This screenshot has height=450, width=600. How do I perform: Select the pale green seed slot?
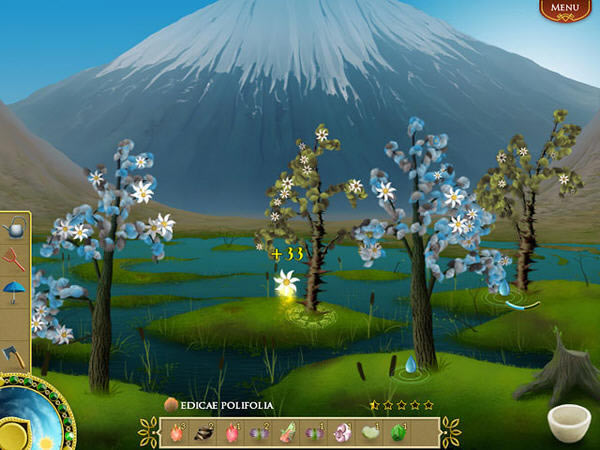click(369, 432)
